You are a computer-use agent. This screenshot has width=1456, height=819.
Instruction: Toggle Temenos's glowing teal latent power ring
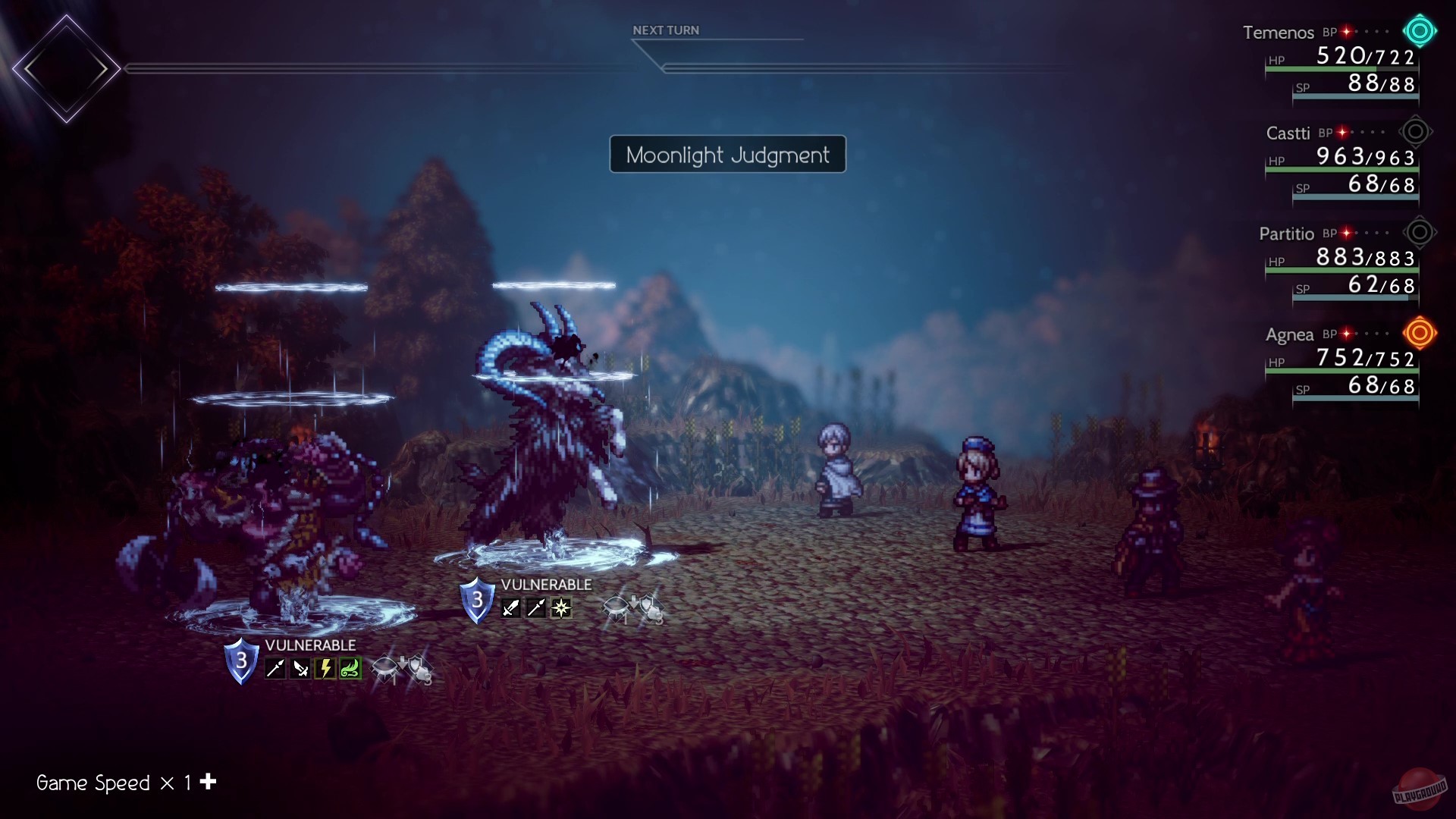point(1419,32)
